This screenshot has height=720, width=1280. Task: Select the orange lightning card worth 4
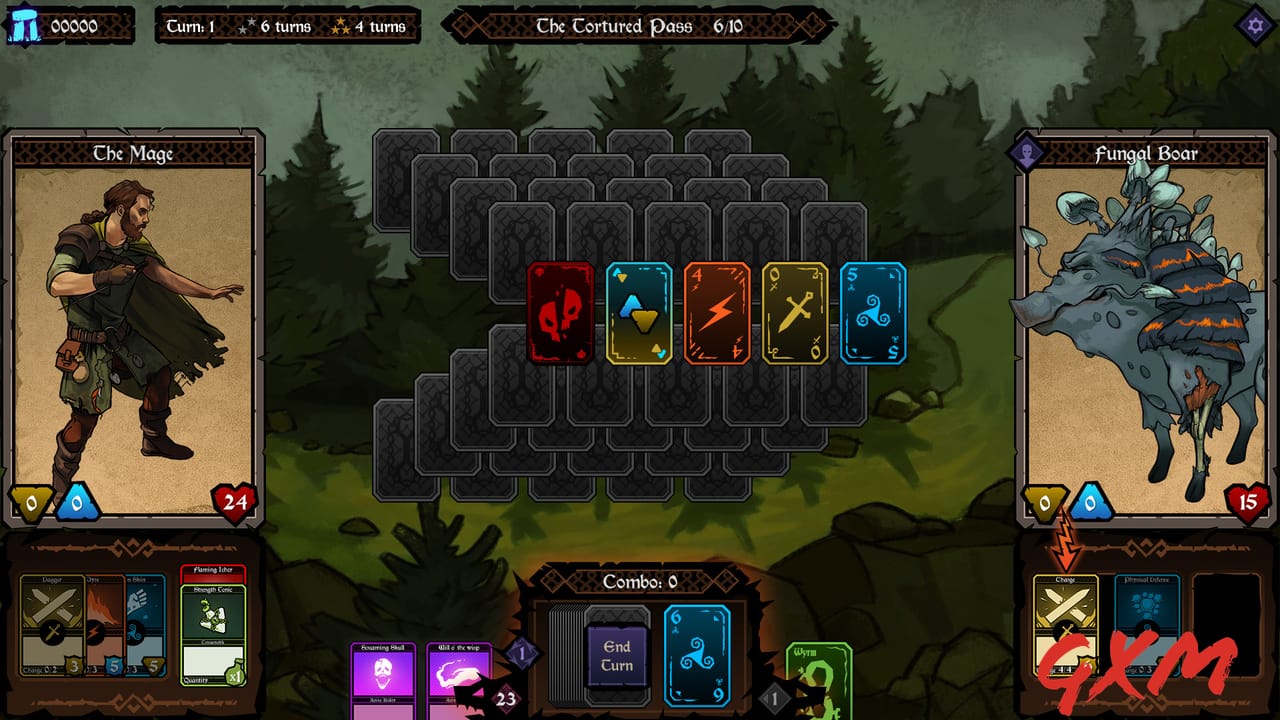coord(717,315)
